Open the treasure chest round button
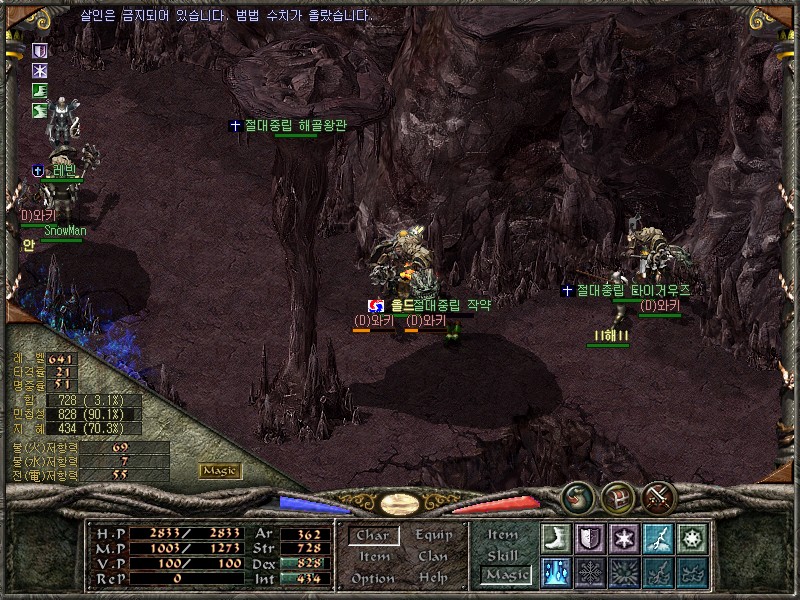The image size is (800, 600). (x=617, y=496)
